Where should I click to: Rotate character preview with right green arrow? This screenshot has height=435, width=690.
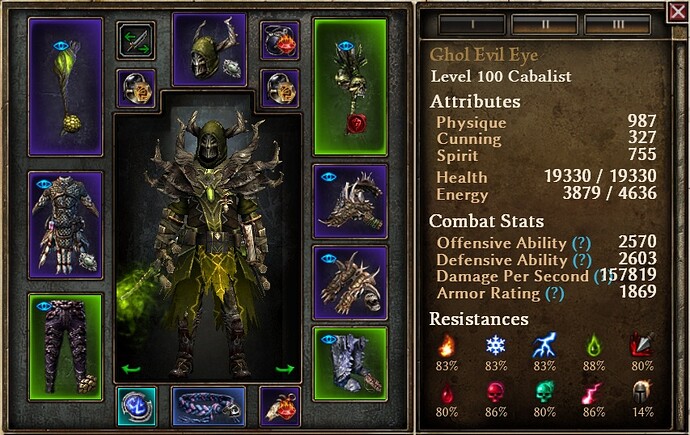tap(285, 369)
